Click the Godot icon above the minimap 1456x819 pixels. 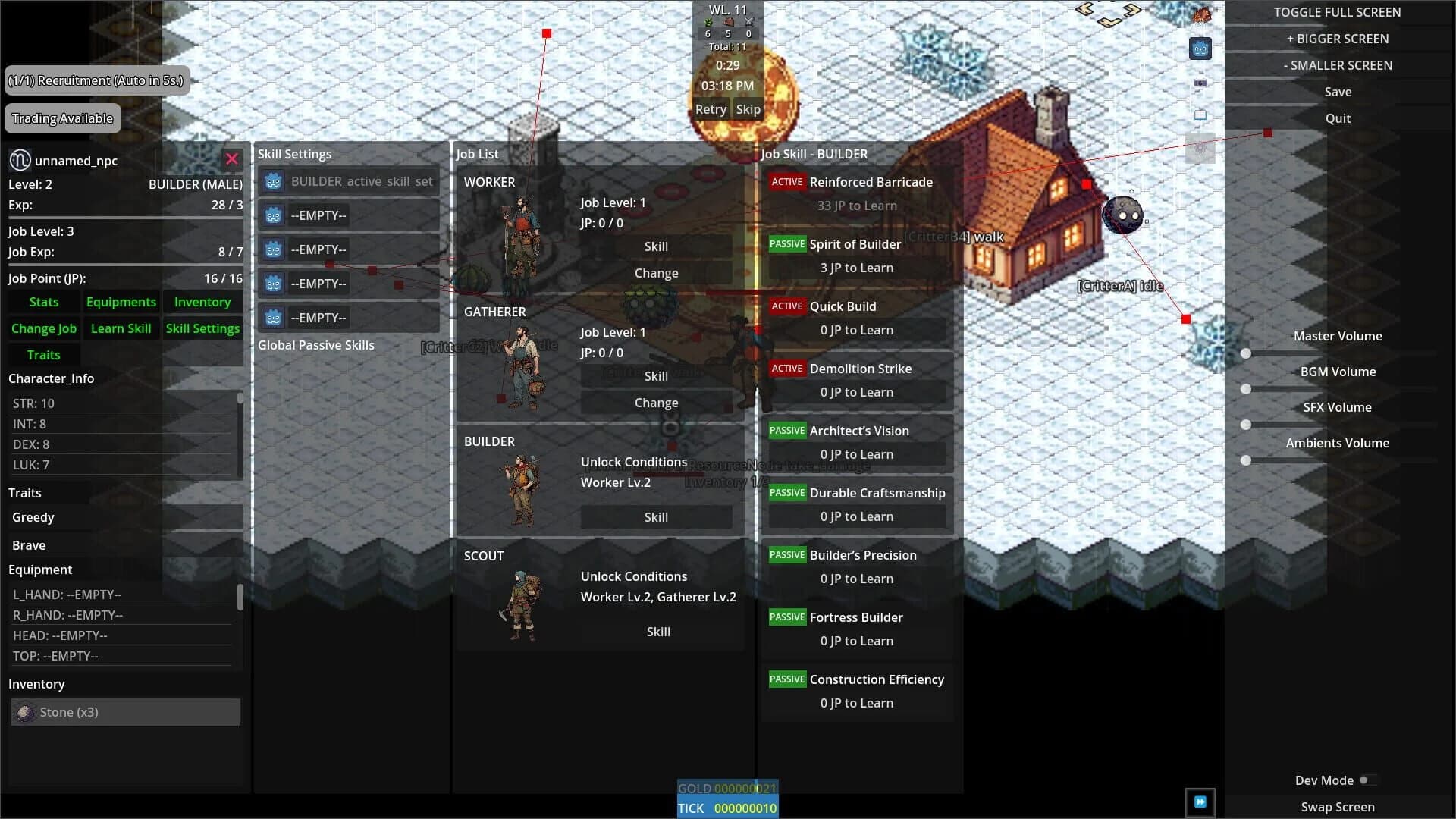[x=1200, y=48]
